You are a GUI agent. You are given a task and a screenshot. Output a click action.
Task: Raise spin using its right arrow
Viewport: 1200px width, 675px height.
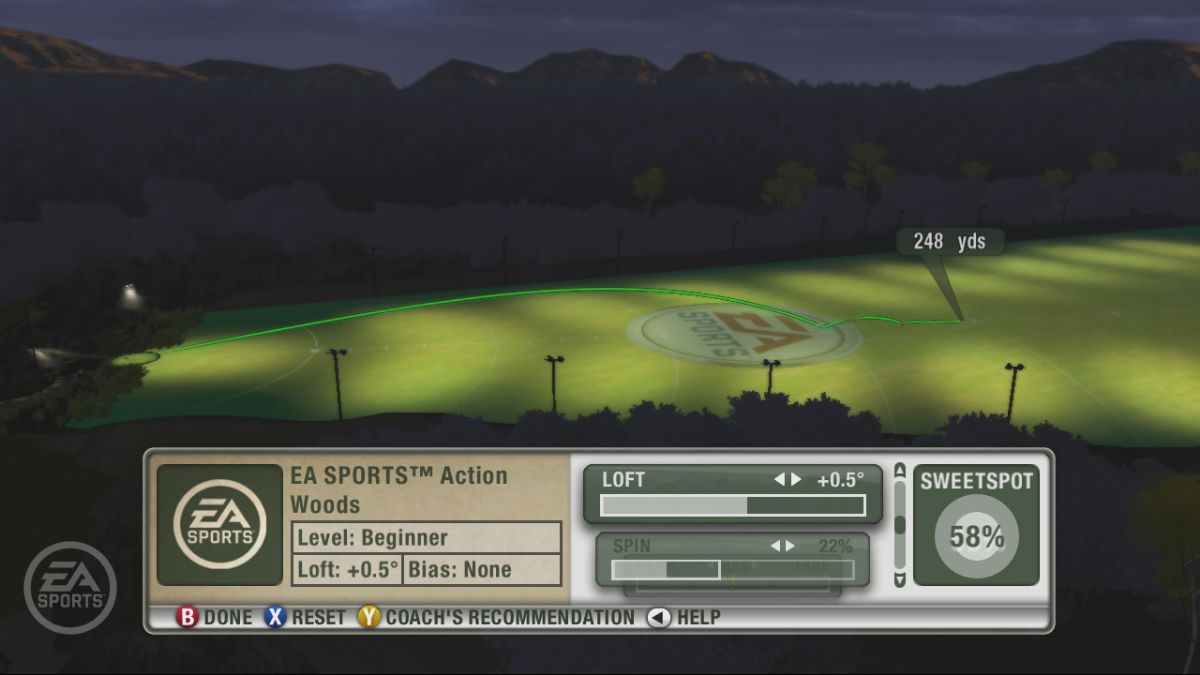(790, 546)
